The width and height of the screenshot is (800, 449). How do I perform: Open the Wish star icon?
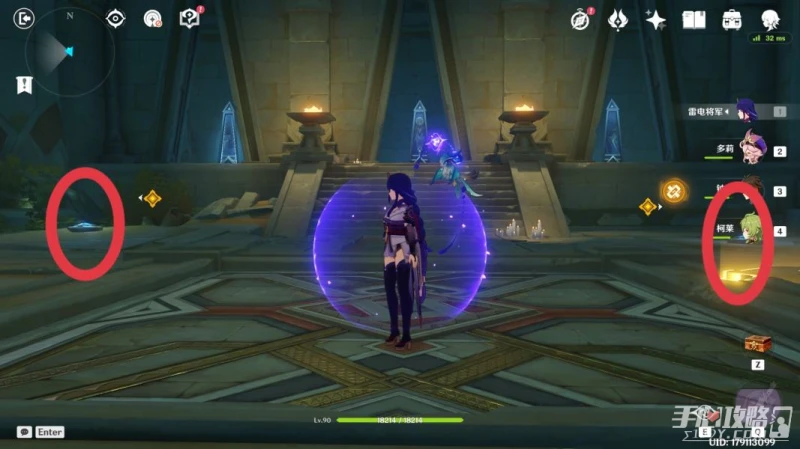point(656,19)
